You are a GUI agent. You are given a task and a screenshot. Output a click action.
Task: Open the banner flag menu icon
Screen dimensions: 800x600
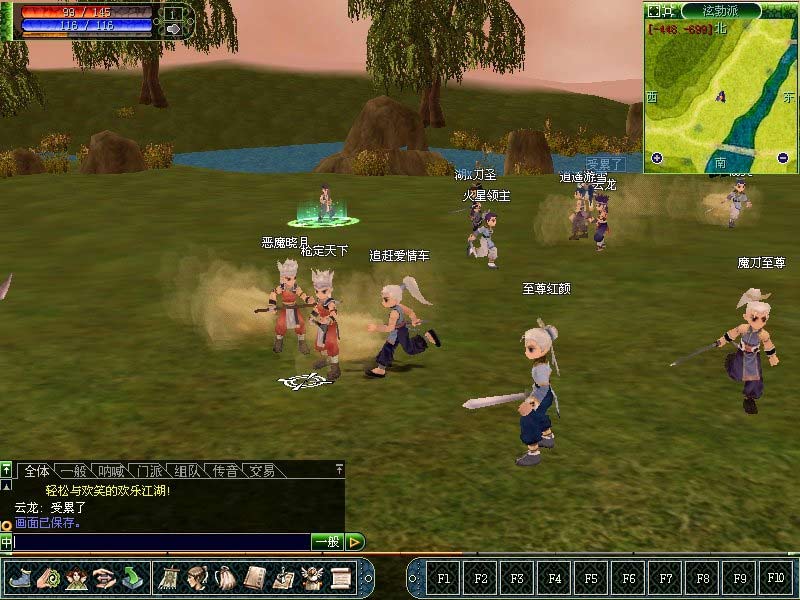(168, 577)
